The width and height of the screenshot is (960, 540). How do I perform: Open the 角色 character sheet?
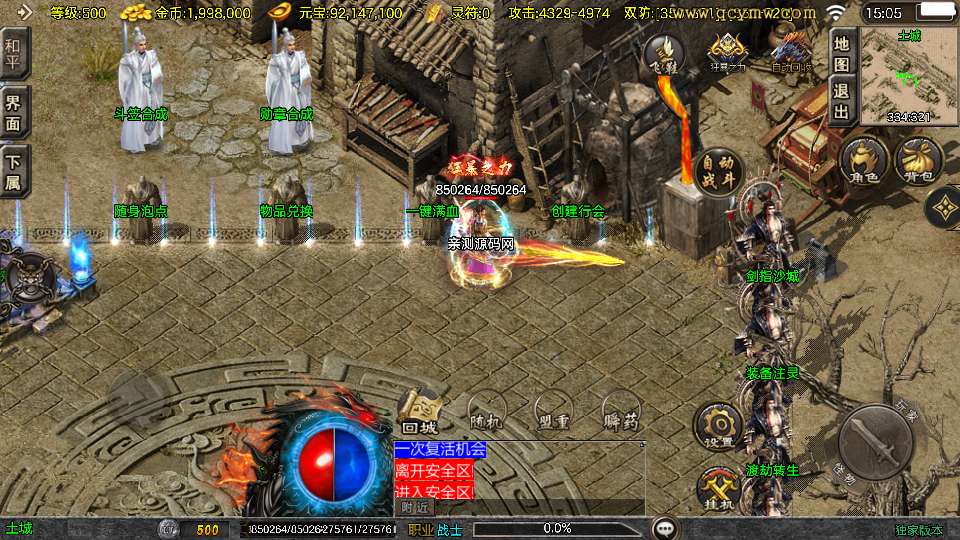click(x=864, y=161)
